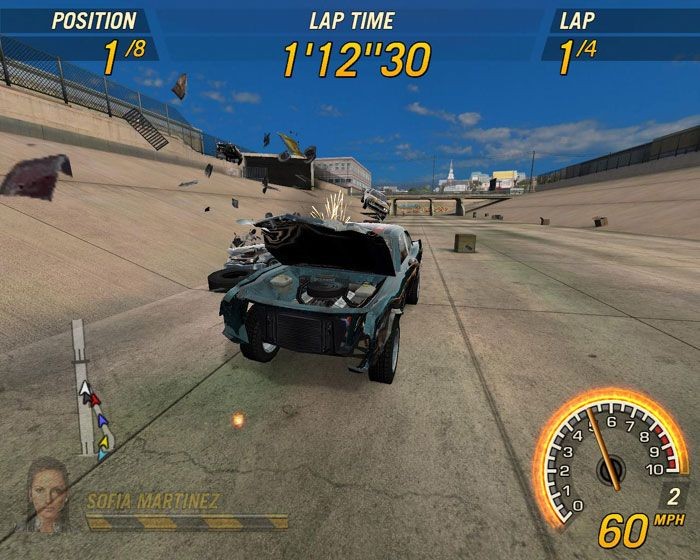Viewport: 700px width, 560px height.
Task: Click the vertical track minimap
Action: 86,390
